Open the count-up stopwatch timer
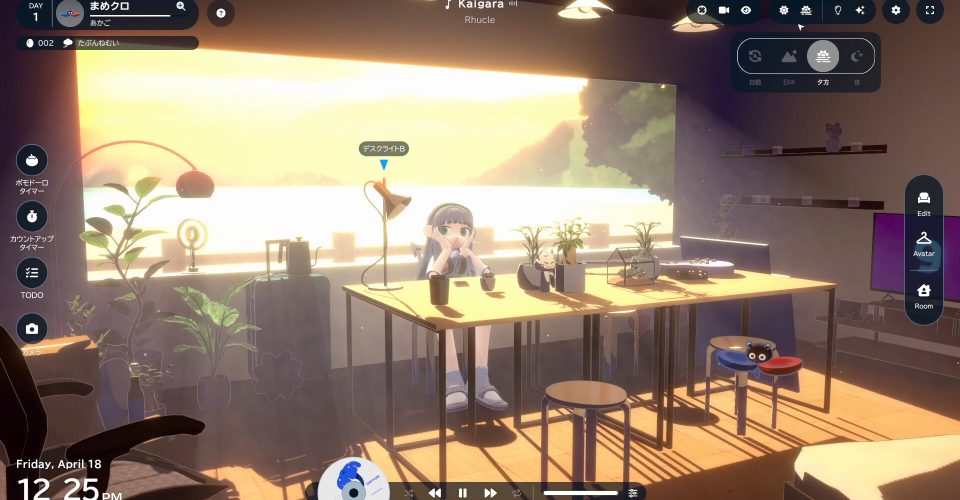 [32, 216]
